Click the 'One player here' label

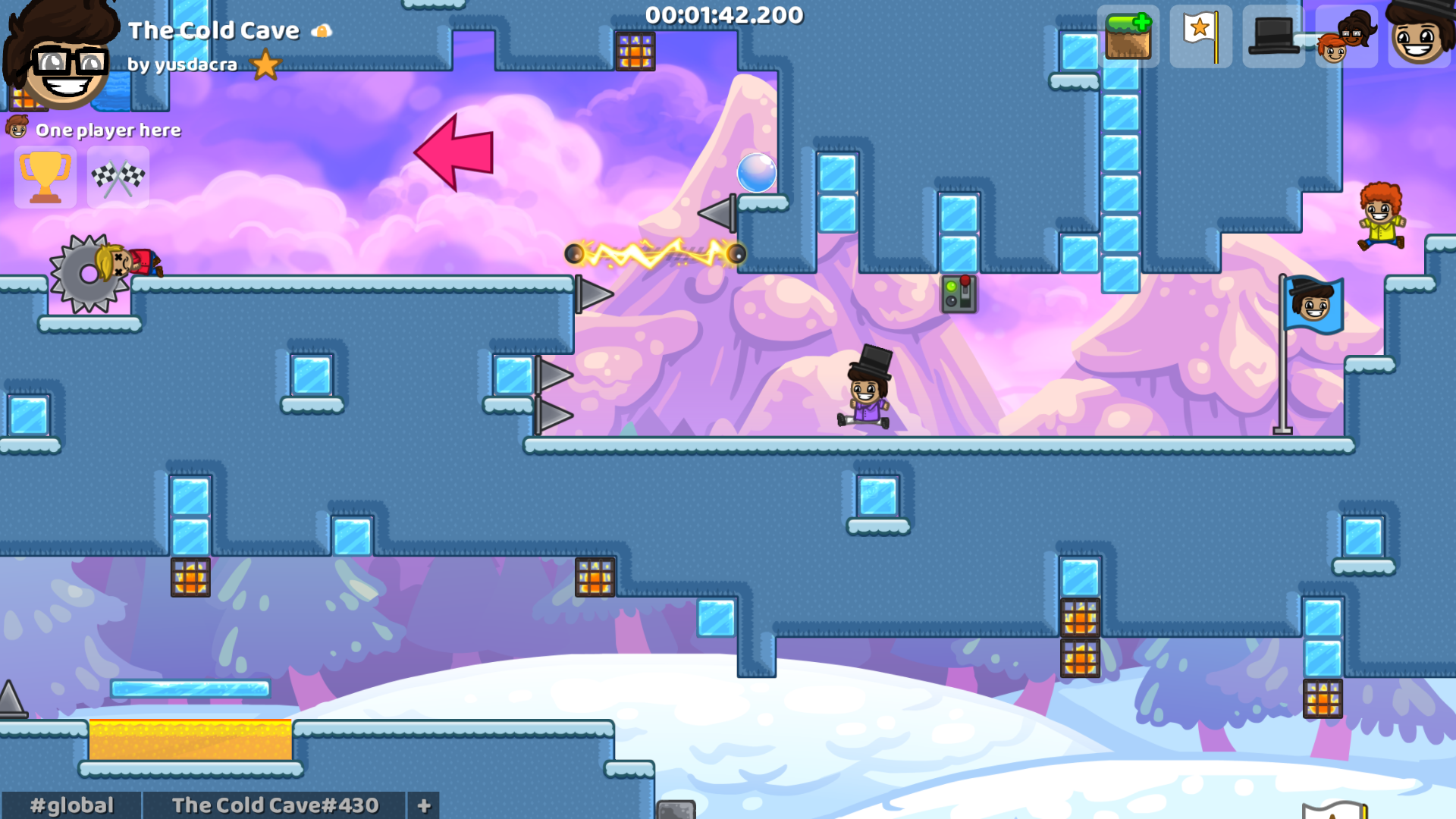pos(109,130)
